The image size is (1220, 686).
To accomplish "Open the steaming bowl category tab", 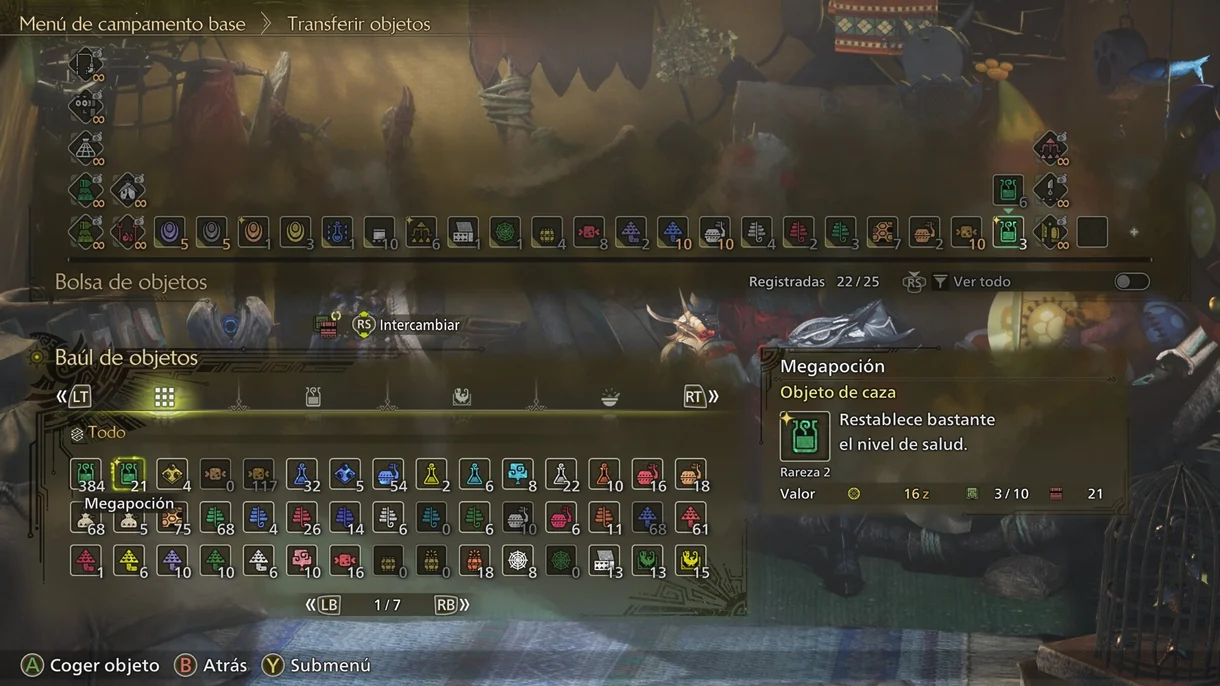I will [610, 397].
